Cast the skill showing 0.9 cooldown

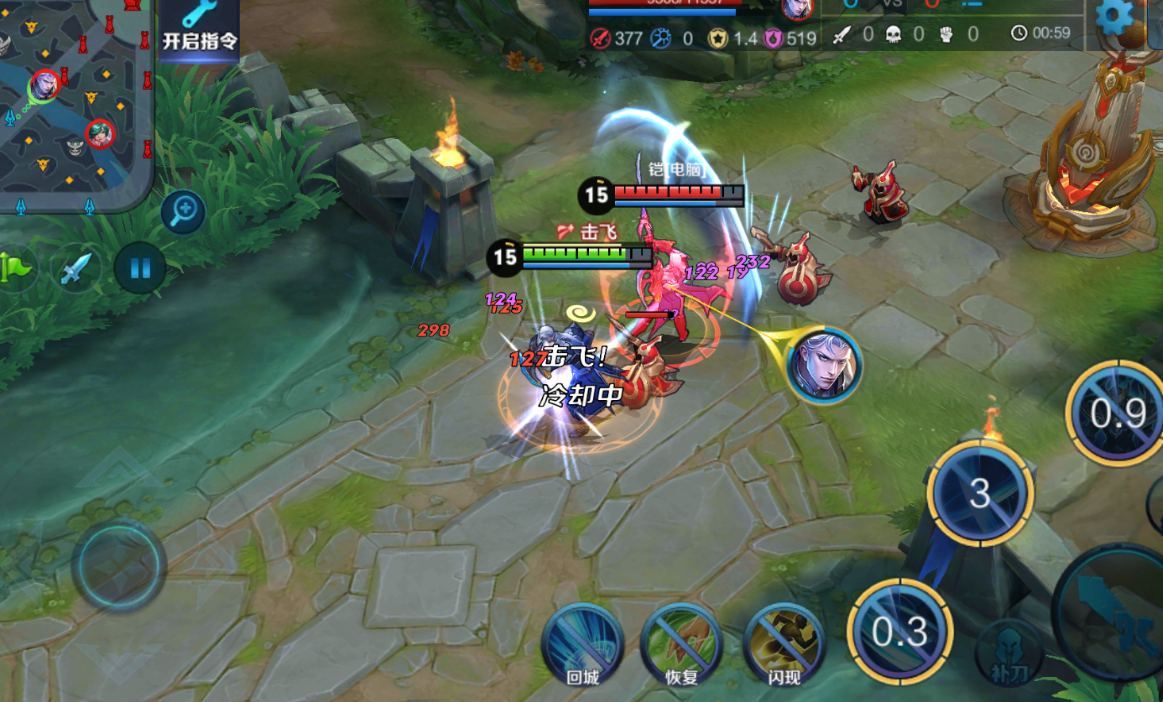pyautogui.click(x=1117, y=412)
